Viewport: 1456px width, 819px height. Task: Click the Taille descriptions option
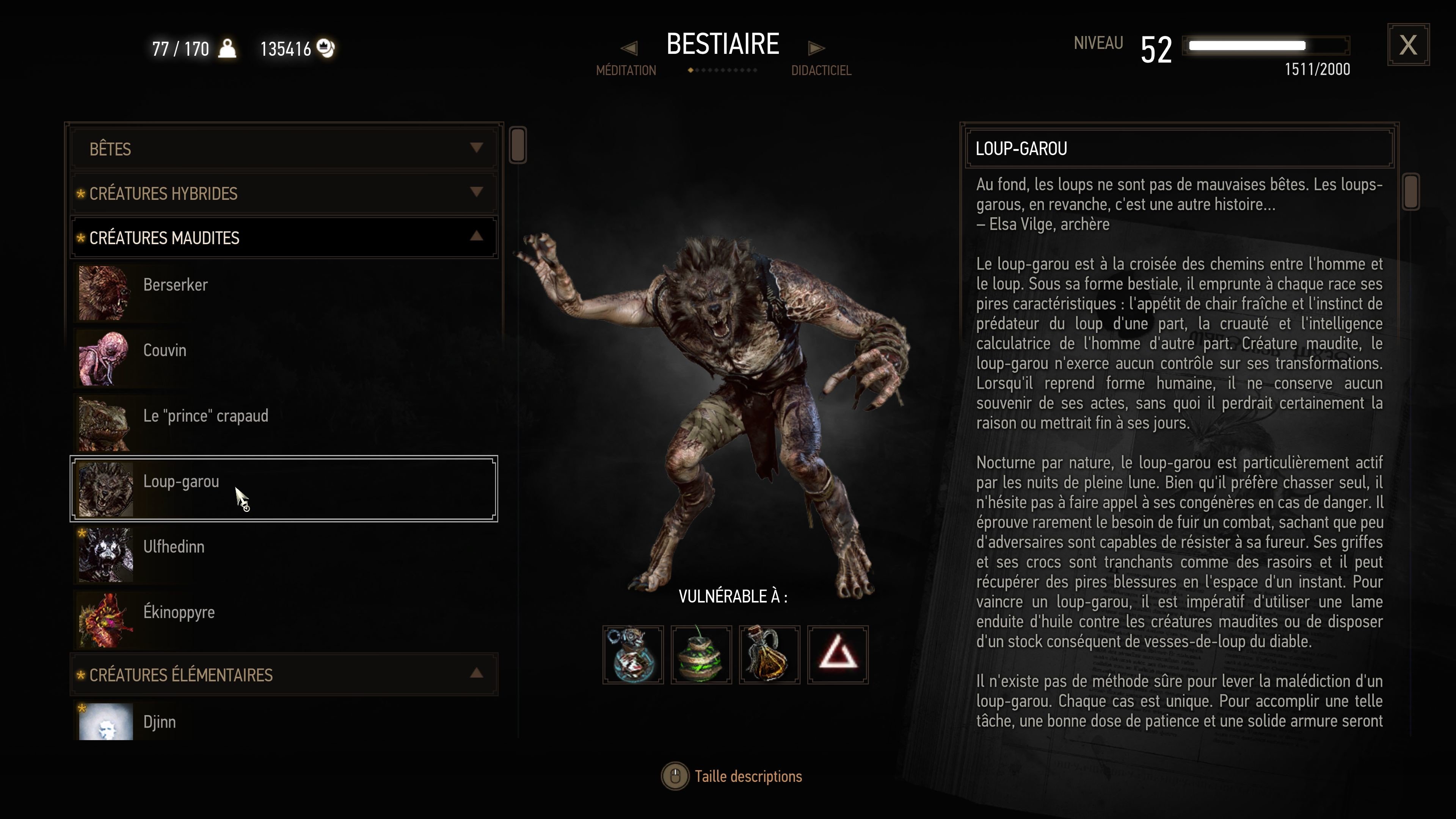tap(747, 777)
